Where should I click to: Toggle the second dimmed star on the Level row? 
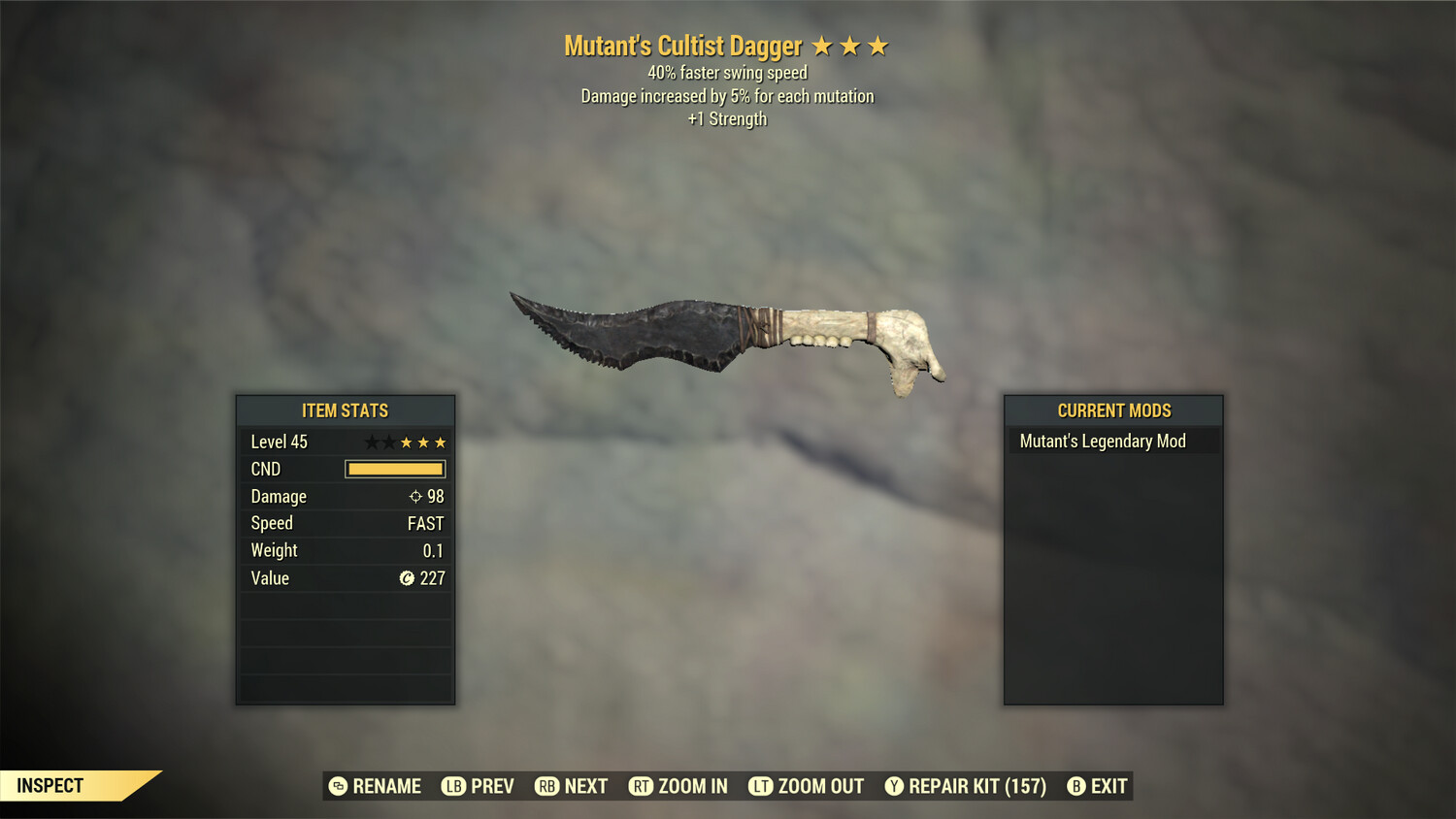pos(389,442)
